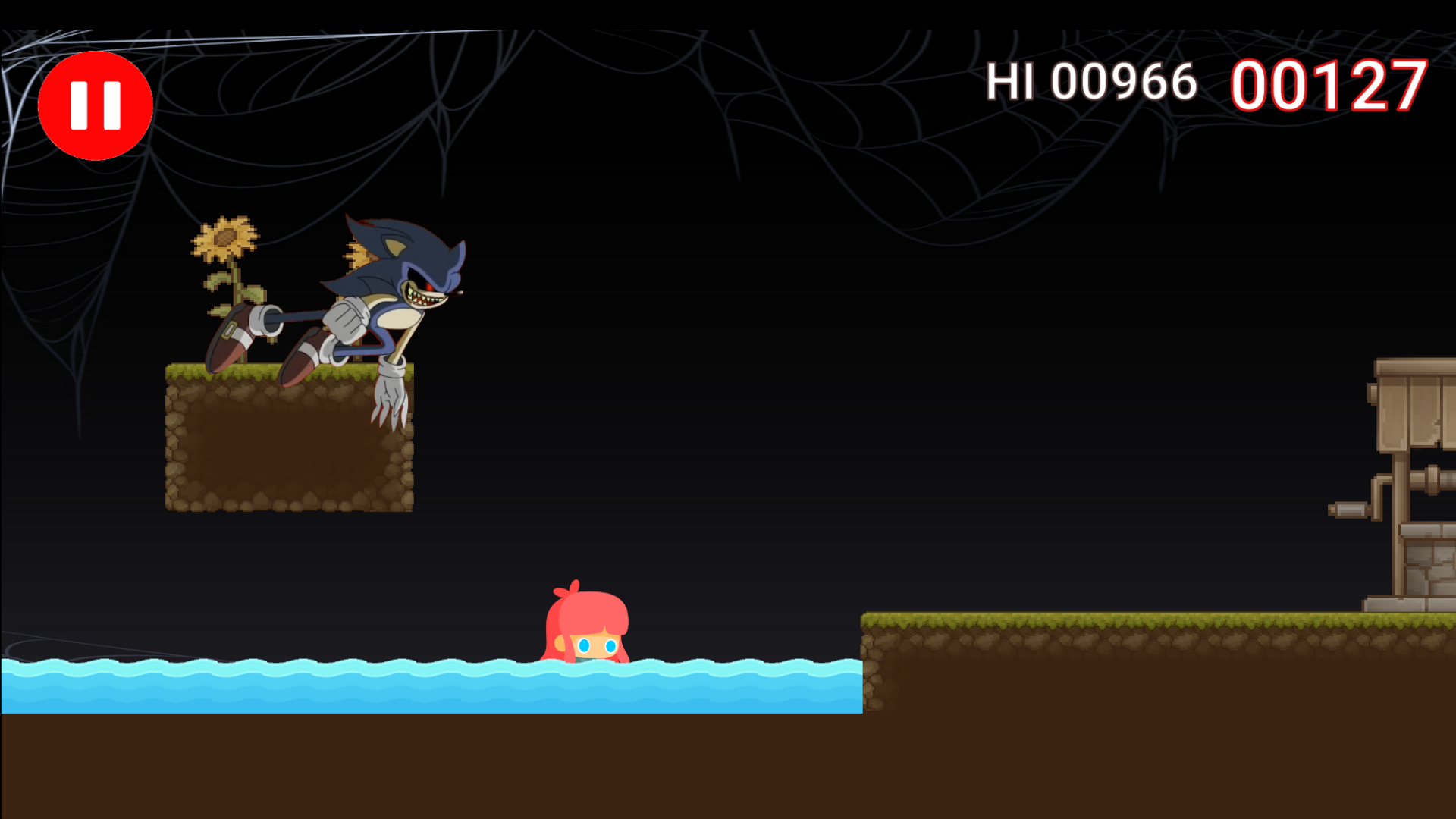1456x819 pixels.
Task: Pause the game with the pause button
Action: coord(96,105)
